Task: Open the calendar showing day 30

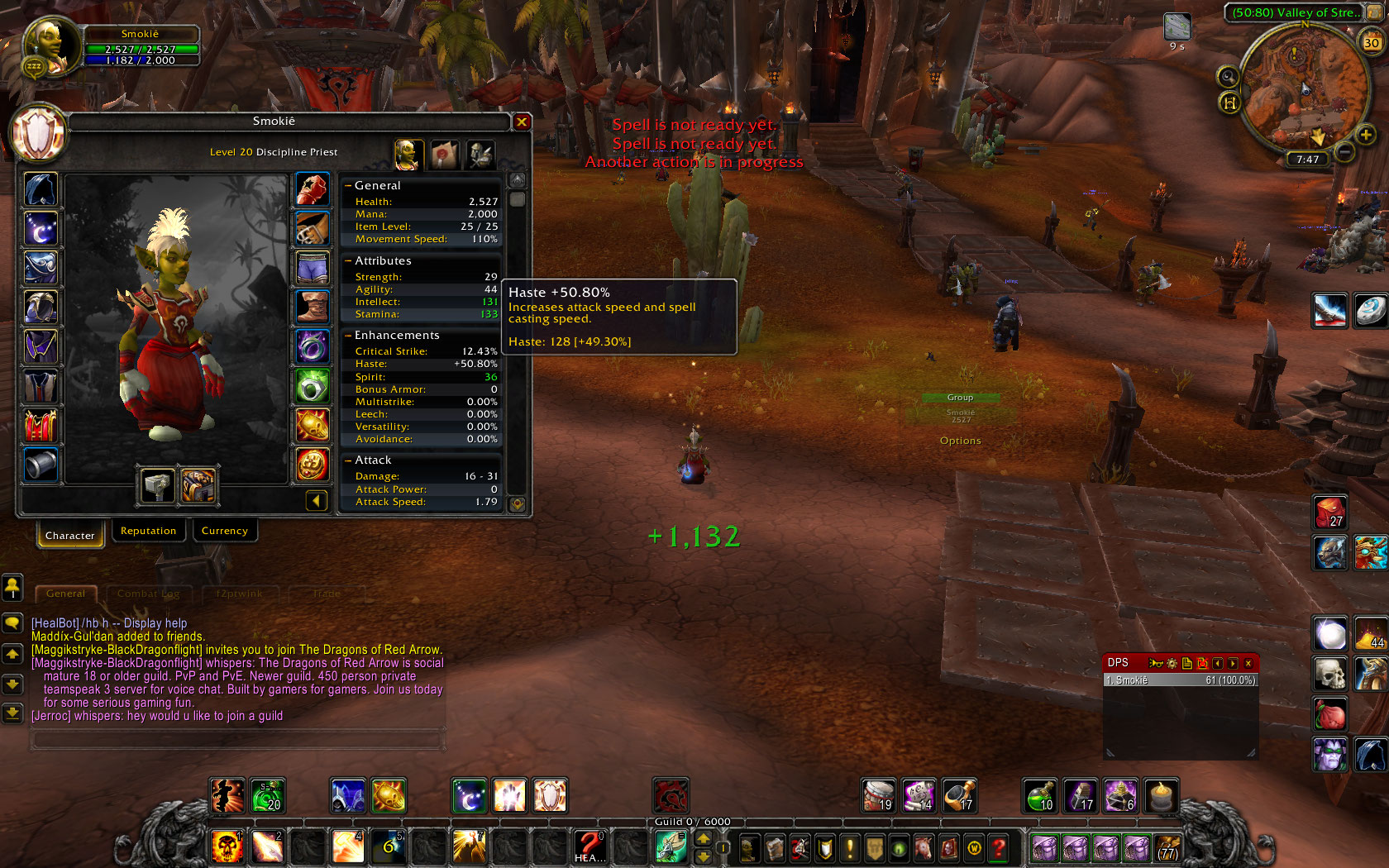Action: [1372, 42]
